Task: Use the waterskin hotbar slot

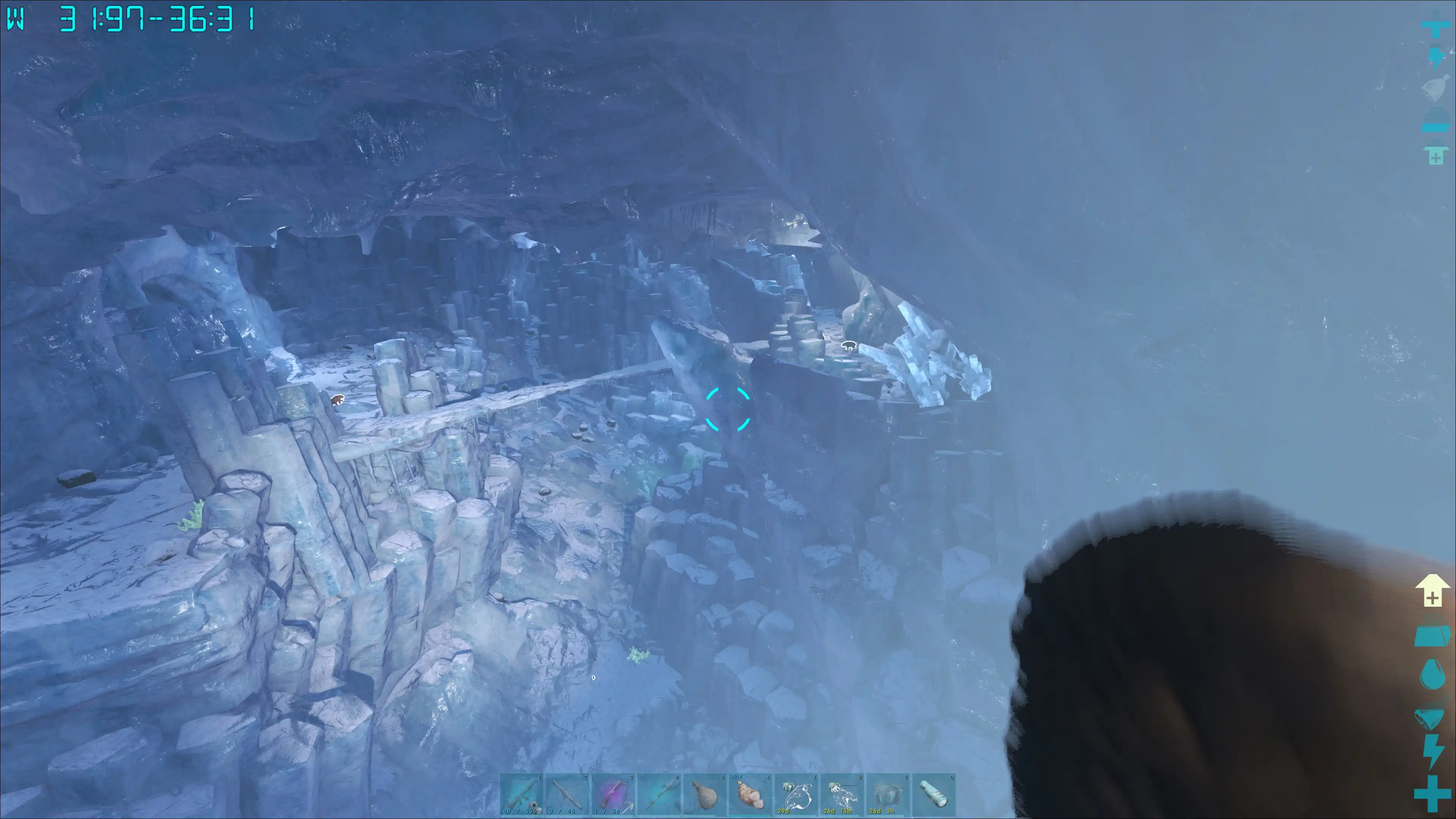Action: pyautogui.click(x=704, y=795)
